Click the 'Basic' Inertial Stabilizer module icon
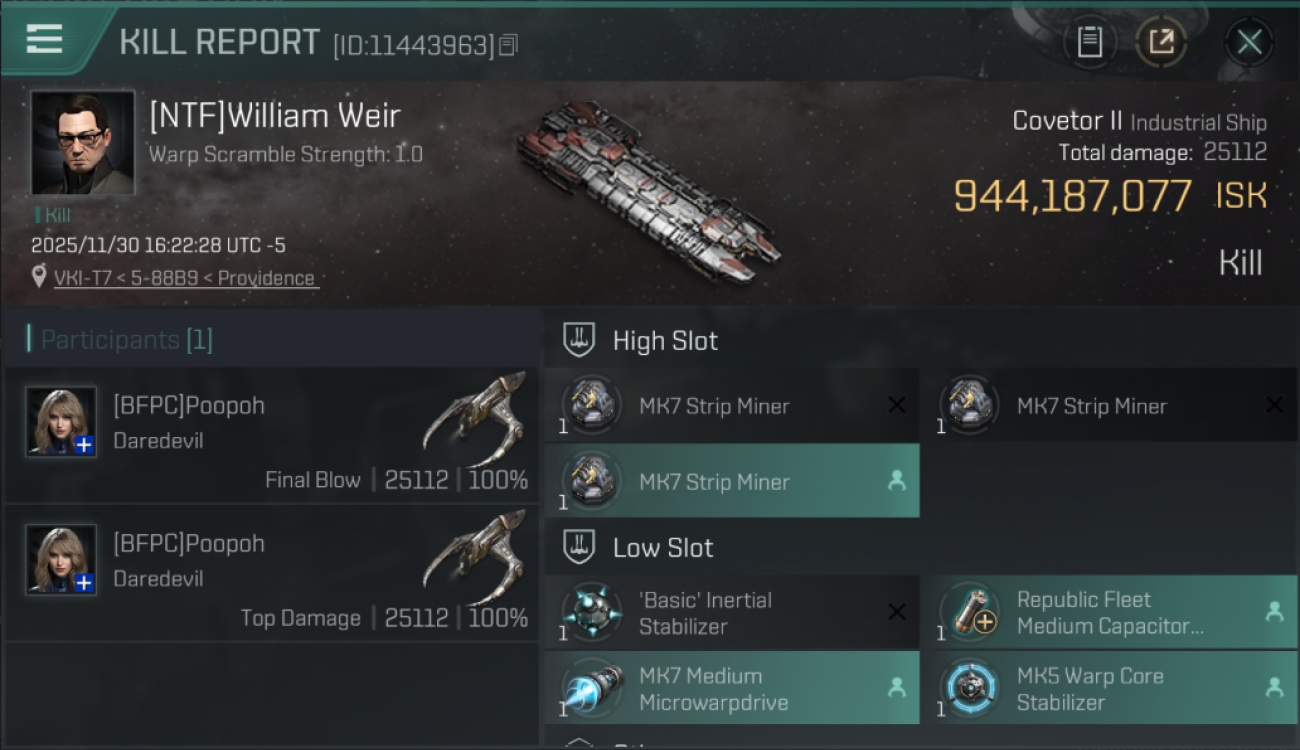 click(x=590, y=611)
